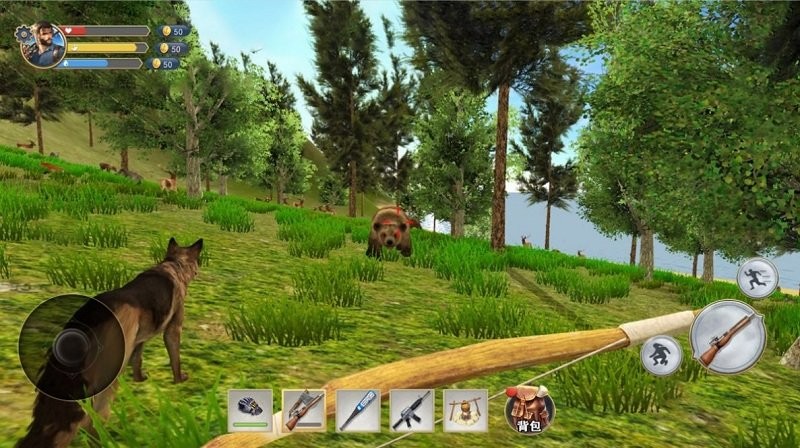Screen dimensions: 800x448
Task: Switch to the assault rifle slot
Action: click(x=412, y=410)
